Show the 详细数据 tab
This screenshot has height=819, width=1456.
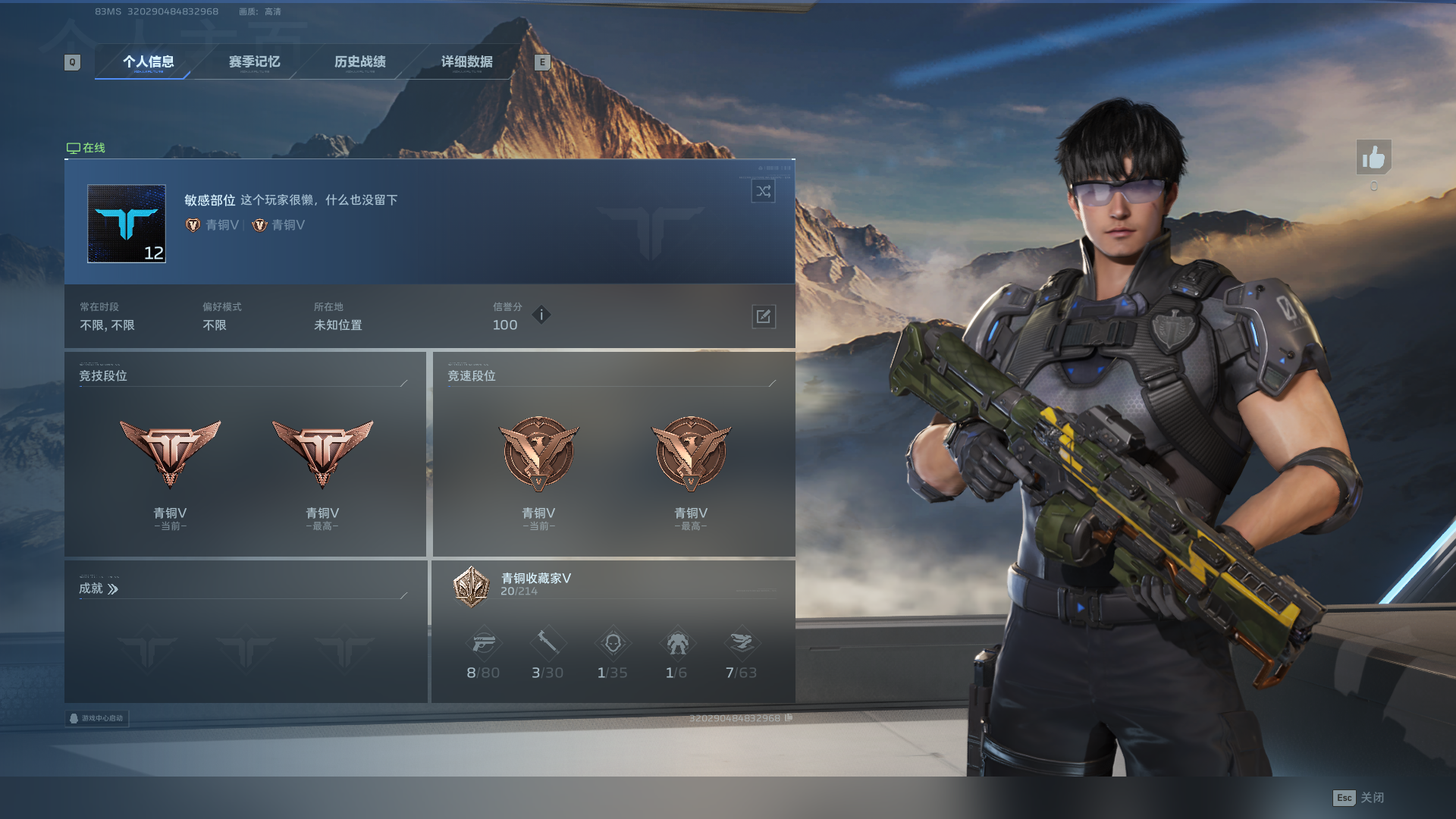[467, 62]
